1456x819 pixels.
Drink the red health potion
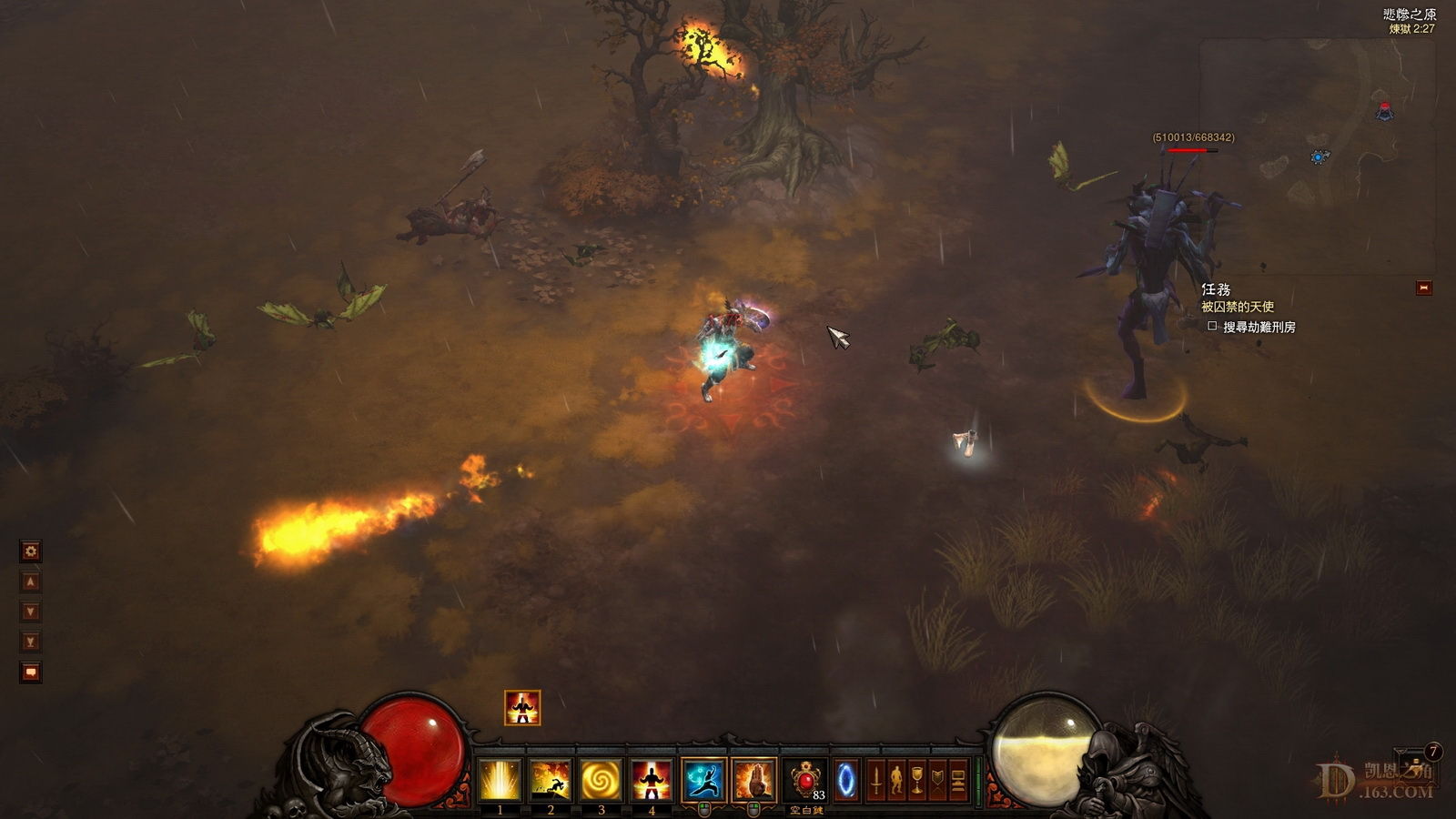[x=806, y=780]
